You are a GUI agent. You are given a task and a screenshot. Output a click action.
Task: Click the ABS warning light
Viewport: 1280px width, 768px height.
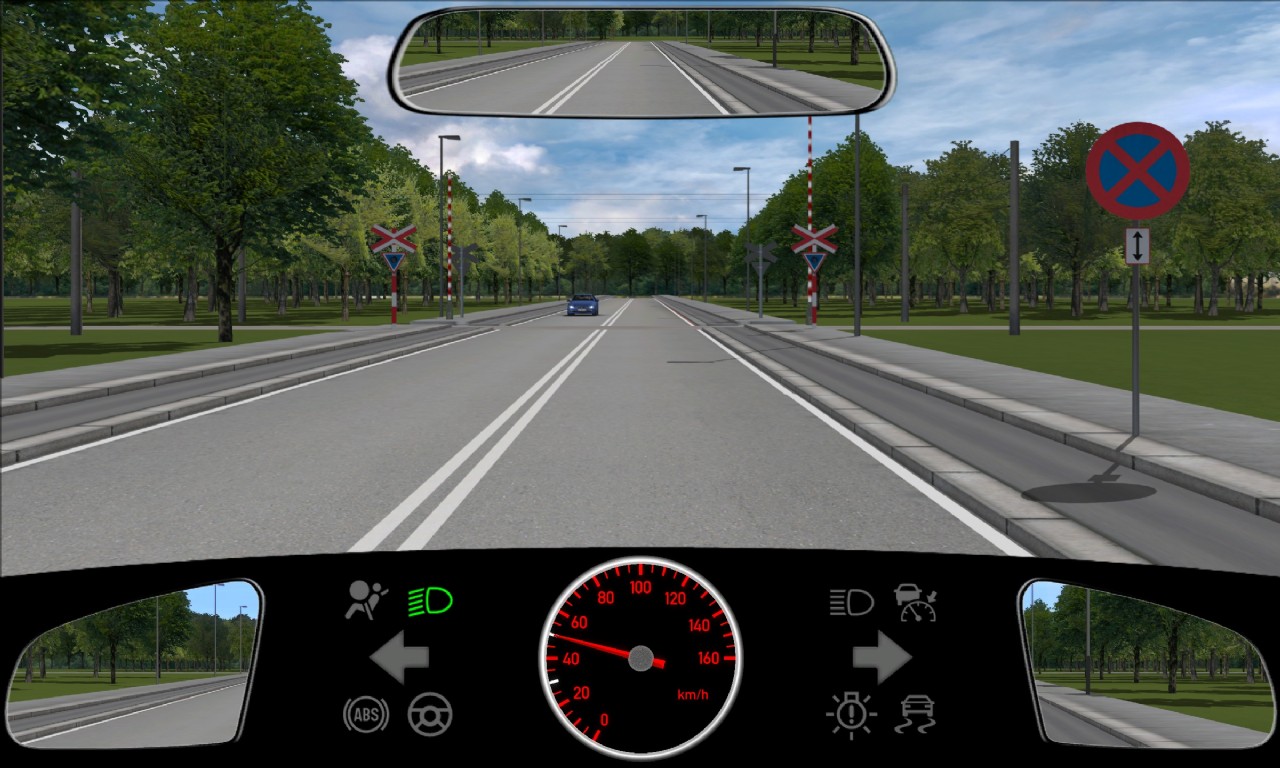(366, 714)
